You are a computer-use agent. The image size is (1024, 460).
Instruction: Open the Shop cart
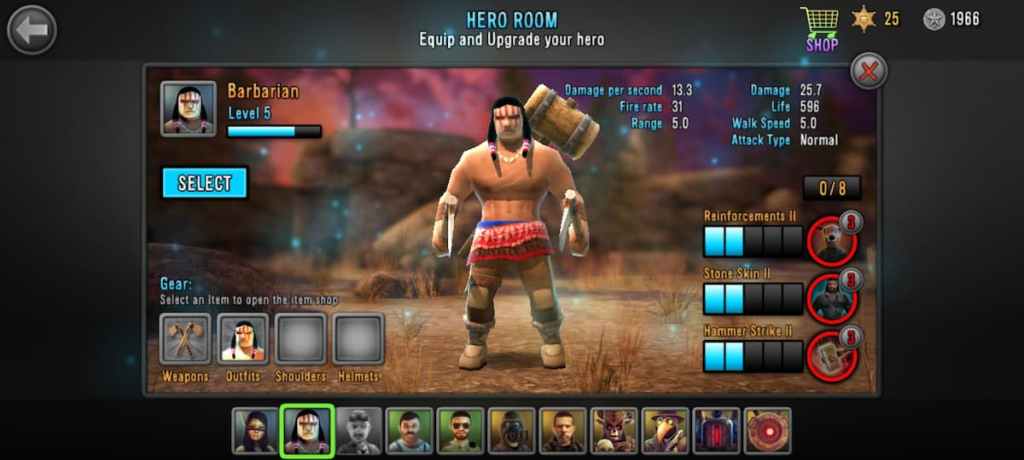[x=820, y=27]
